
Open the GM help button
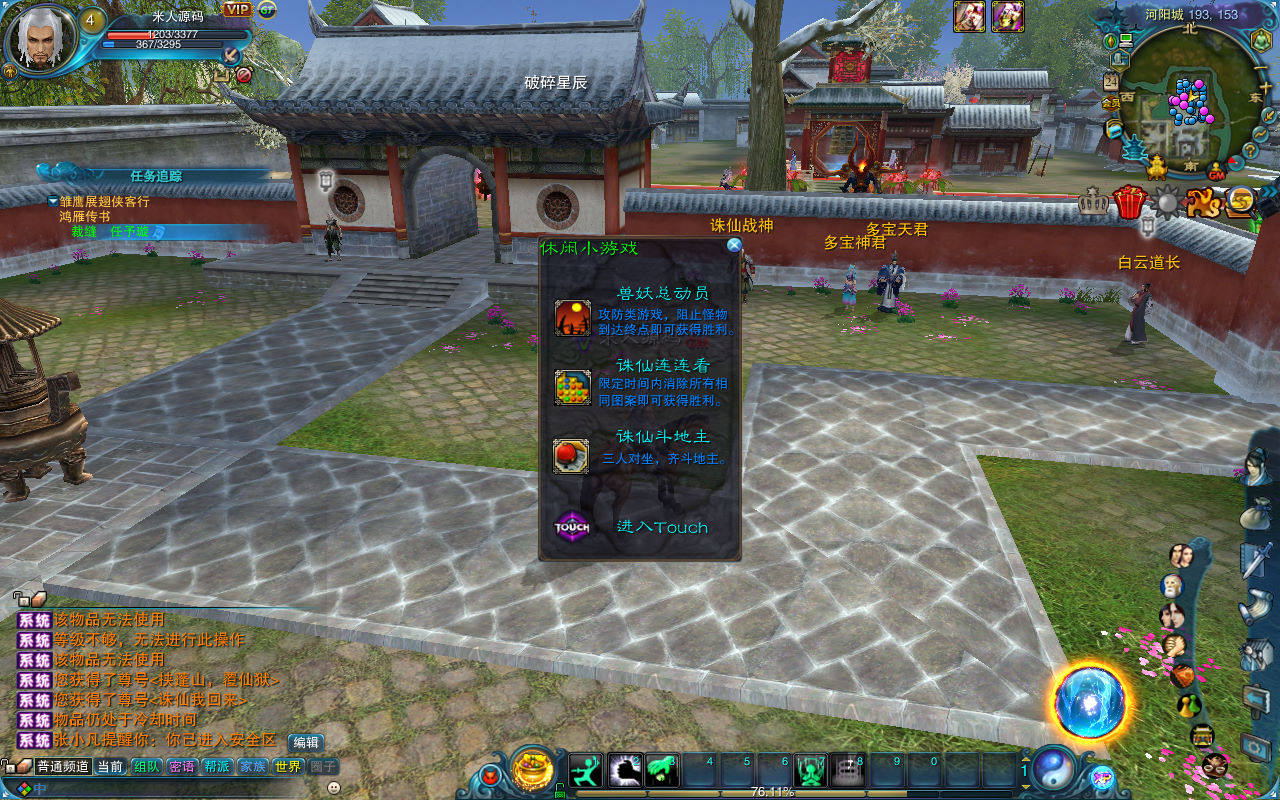[1216, 168]
